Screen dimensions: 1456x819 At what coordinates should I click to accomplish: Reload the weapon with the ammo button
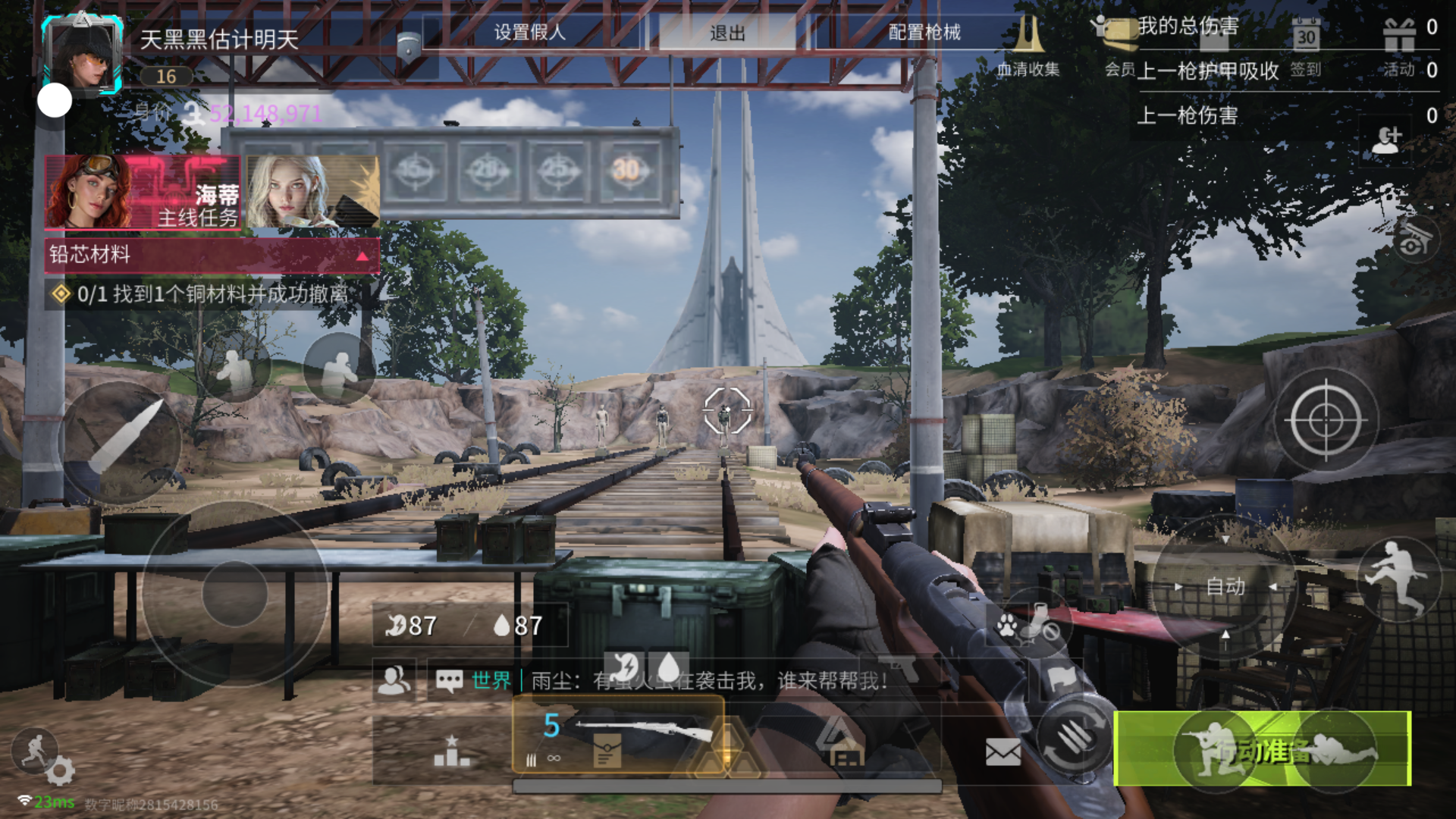1071,738
